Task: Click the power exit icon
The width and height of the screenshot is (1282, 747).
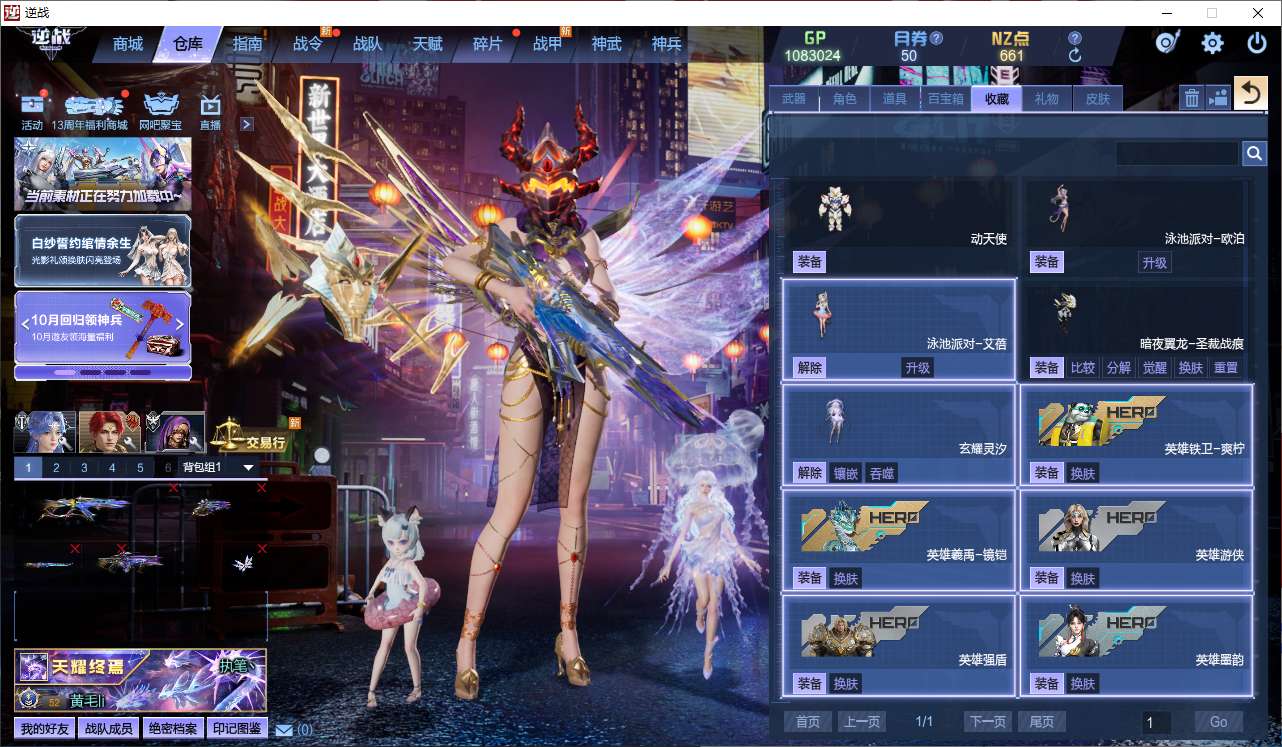Action: click(1257, 43)
